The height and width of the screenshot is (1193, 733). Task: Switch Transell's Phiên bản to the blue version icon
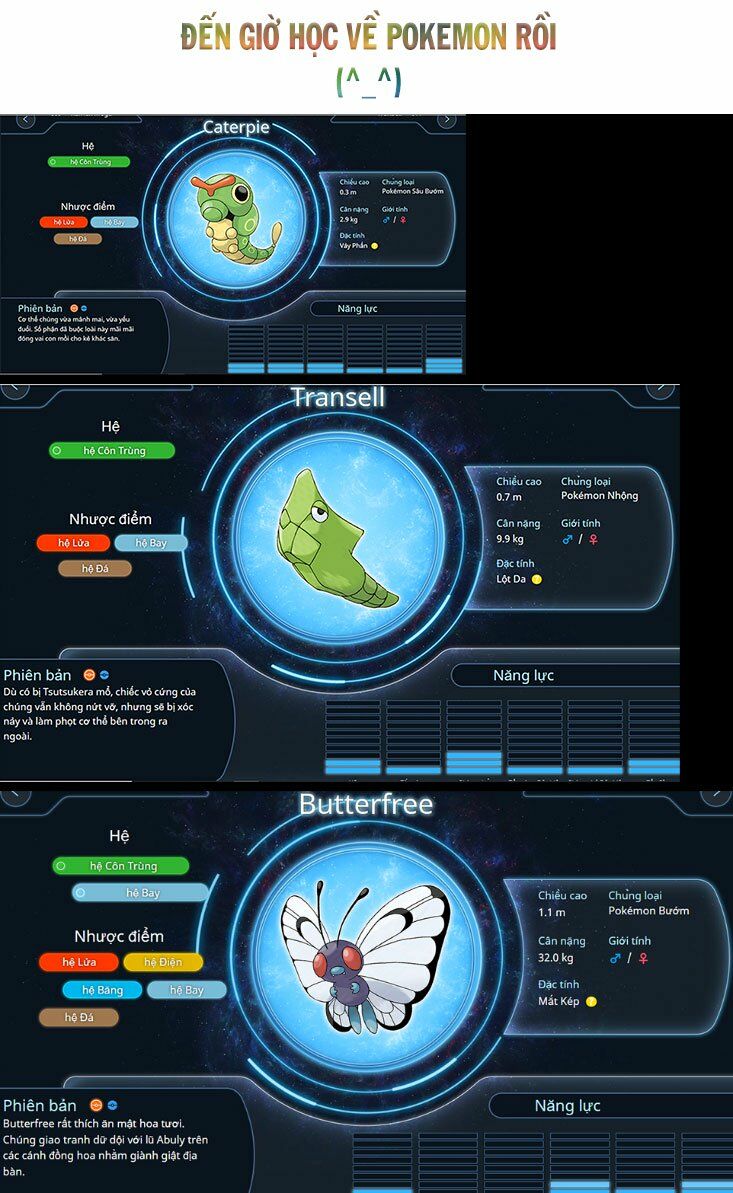point(104,675)
